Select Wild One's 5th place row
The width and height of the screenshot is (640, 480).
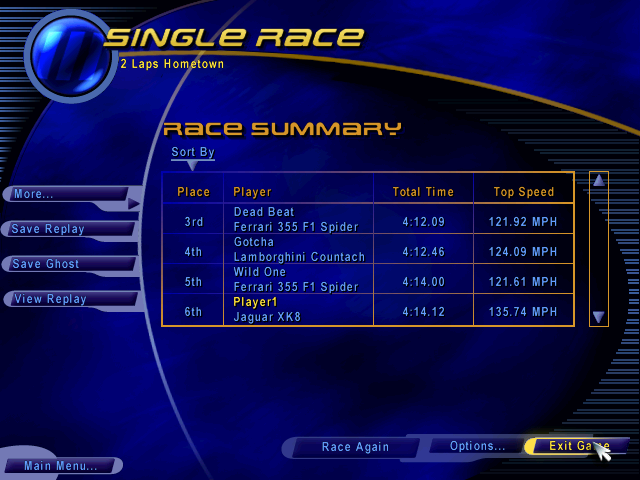click(368, 280)
